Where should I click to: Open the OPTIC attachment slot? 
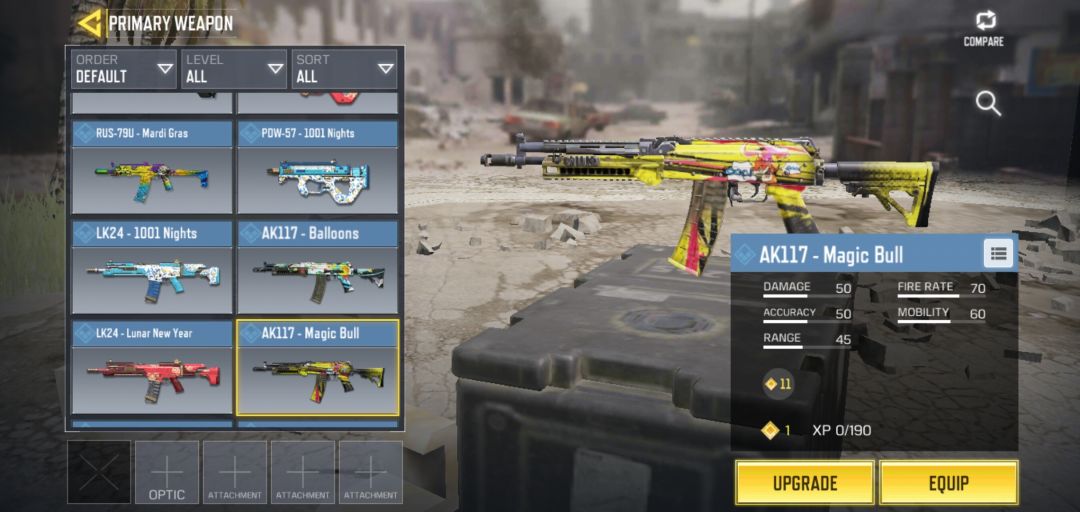tap(167, 472)
